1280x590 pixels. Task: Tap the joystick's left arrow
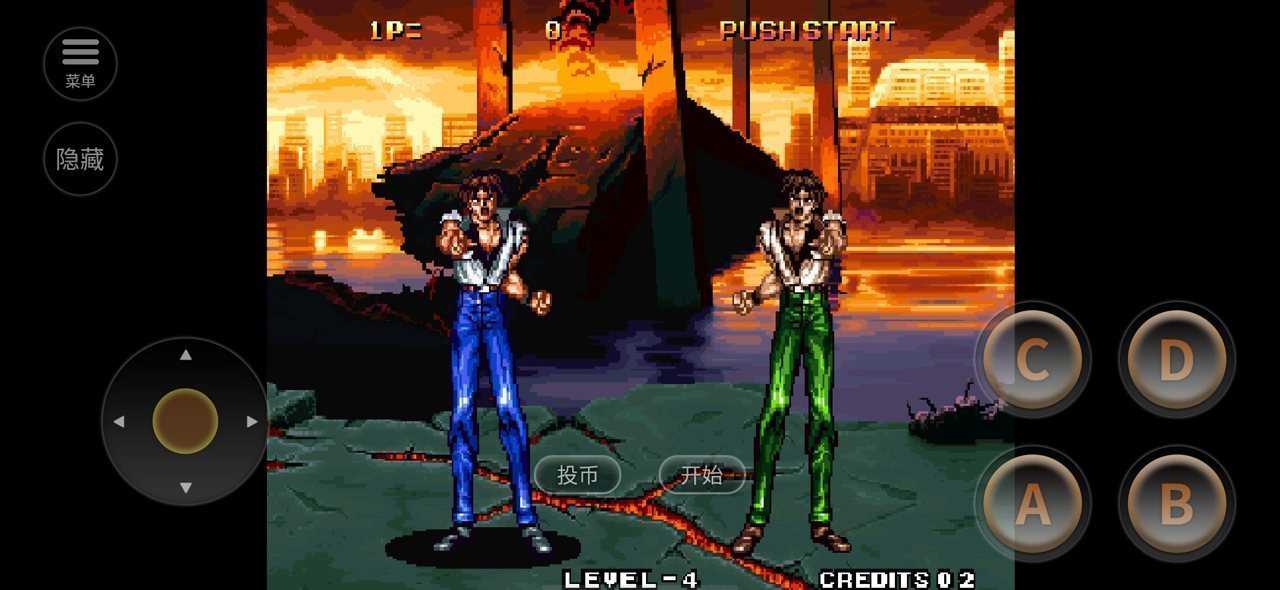(119, 421)
